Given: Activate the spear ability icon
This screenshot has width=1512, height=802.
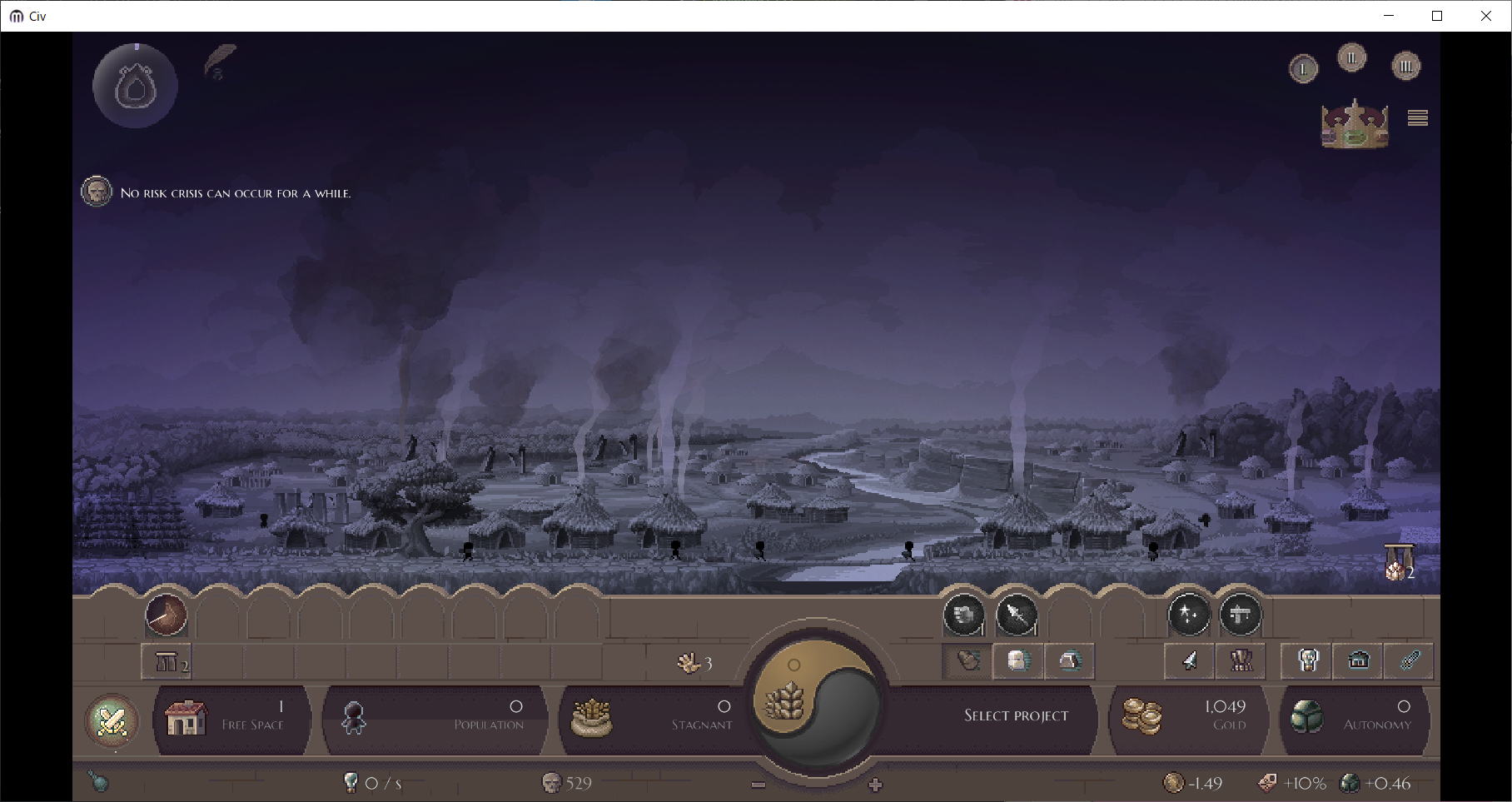Looking at the screenshot, I should 1017,615.
